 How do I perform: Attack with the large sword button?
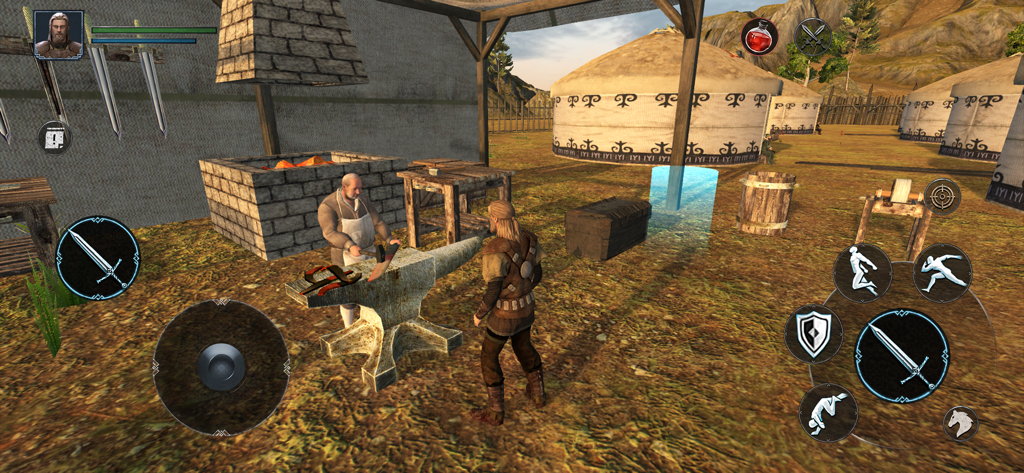click(x=902, y=356)
